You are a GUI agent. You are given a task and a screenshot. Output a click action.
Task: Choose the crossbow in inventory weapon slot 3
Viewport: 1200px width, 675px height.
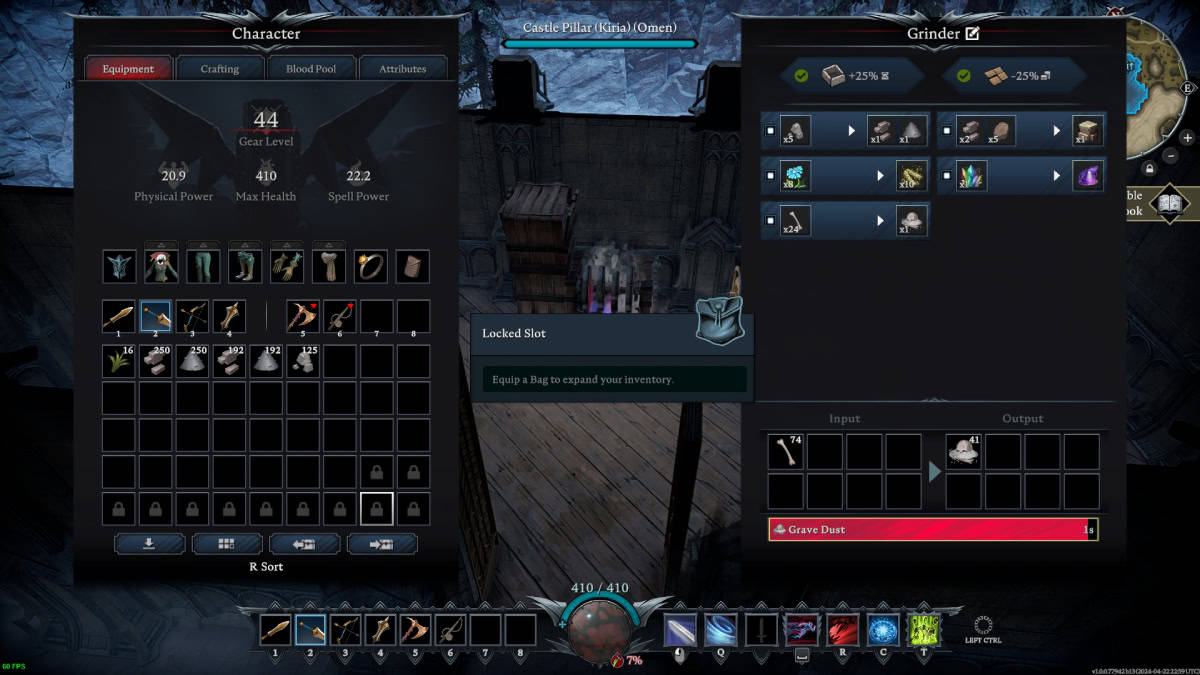(193, 317)
